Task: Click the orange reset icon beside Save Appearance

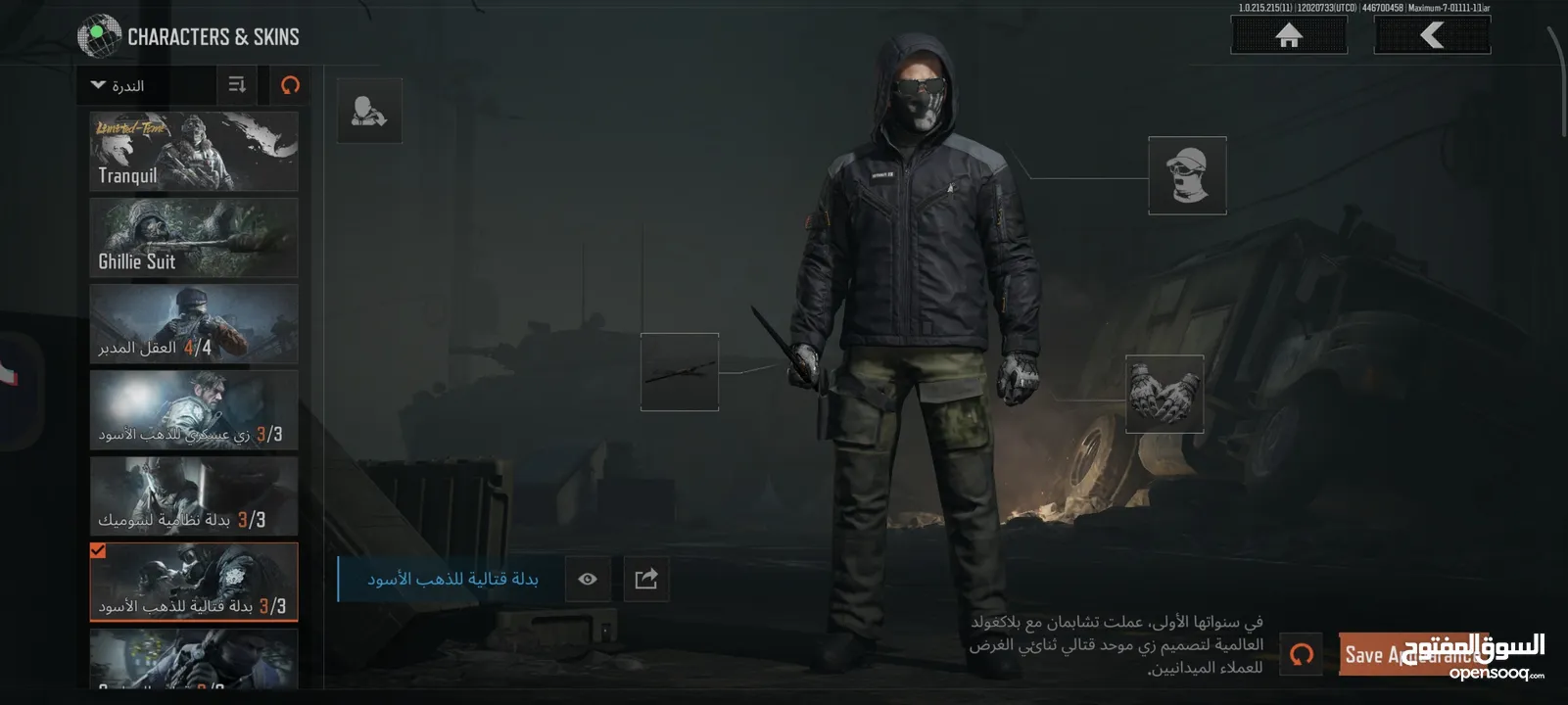Action: 1303,654
